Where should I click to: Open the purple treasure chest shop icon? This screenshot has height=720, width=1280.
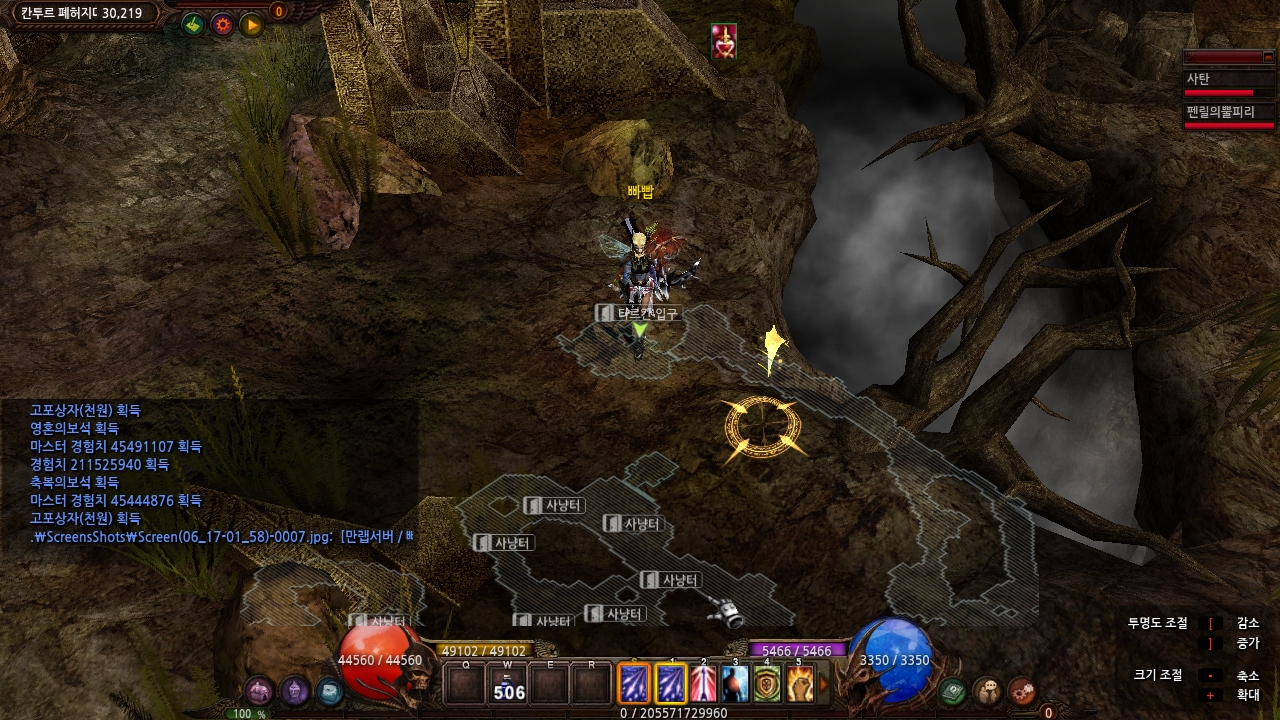(x=259, y=691)
